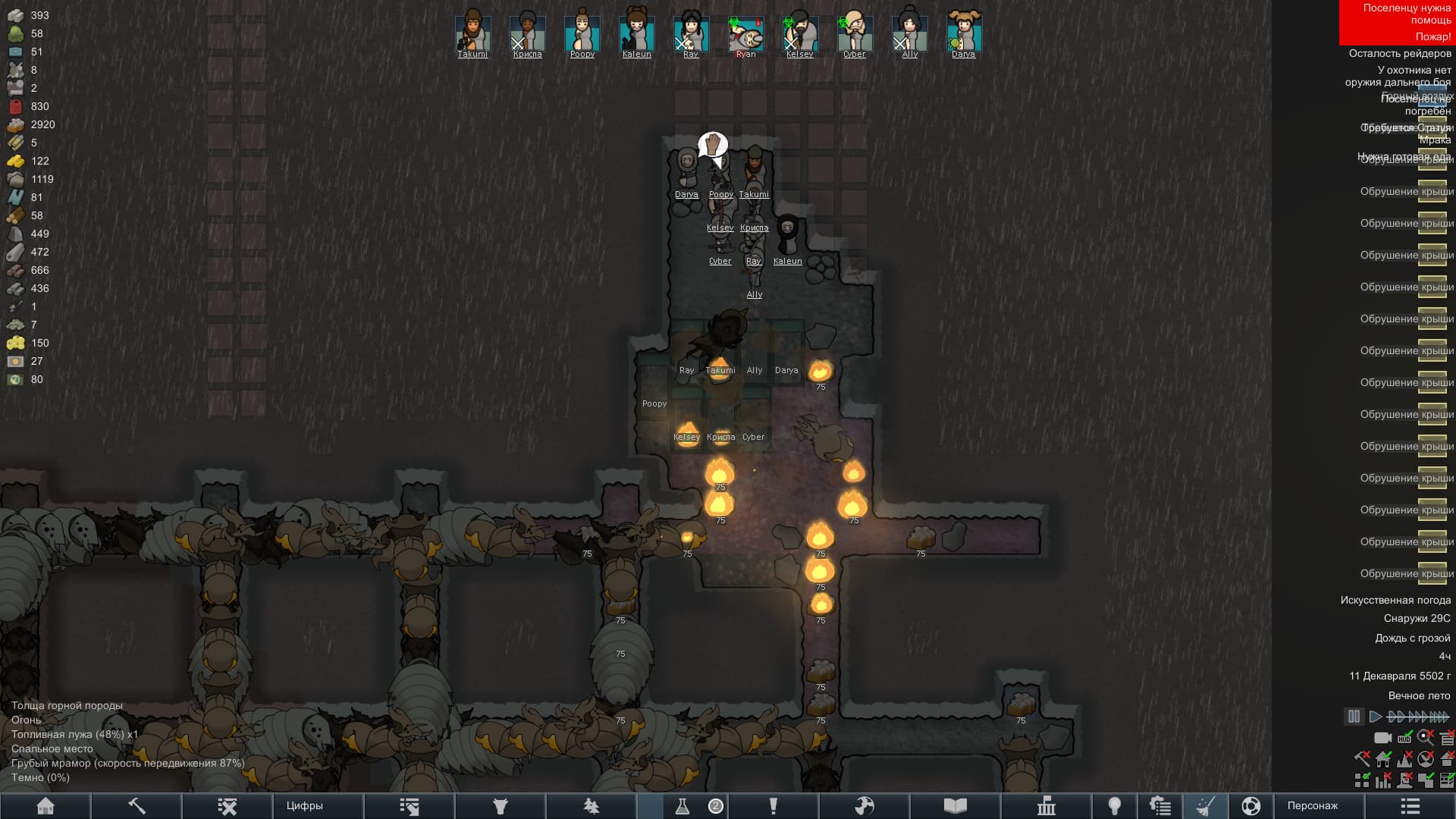Open the animals horned-head tab
1456x819 pixels.
tap(500, 805)
